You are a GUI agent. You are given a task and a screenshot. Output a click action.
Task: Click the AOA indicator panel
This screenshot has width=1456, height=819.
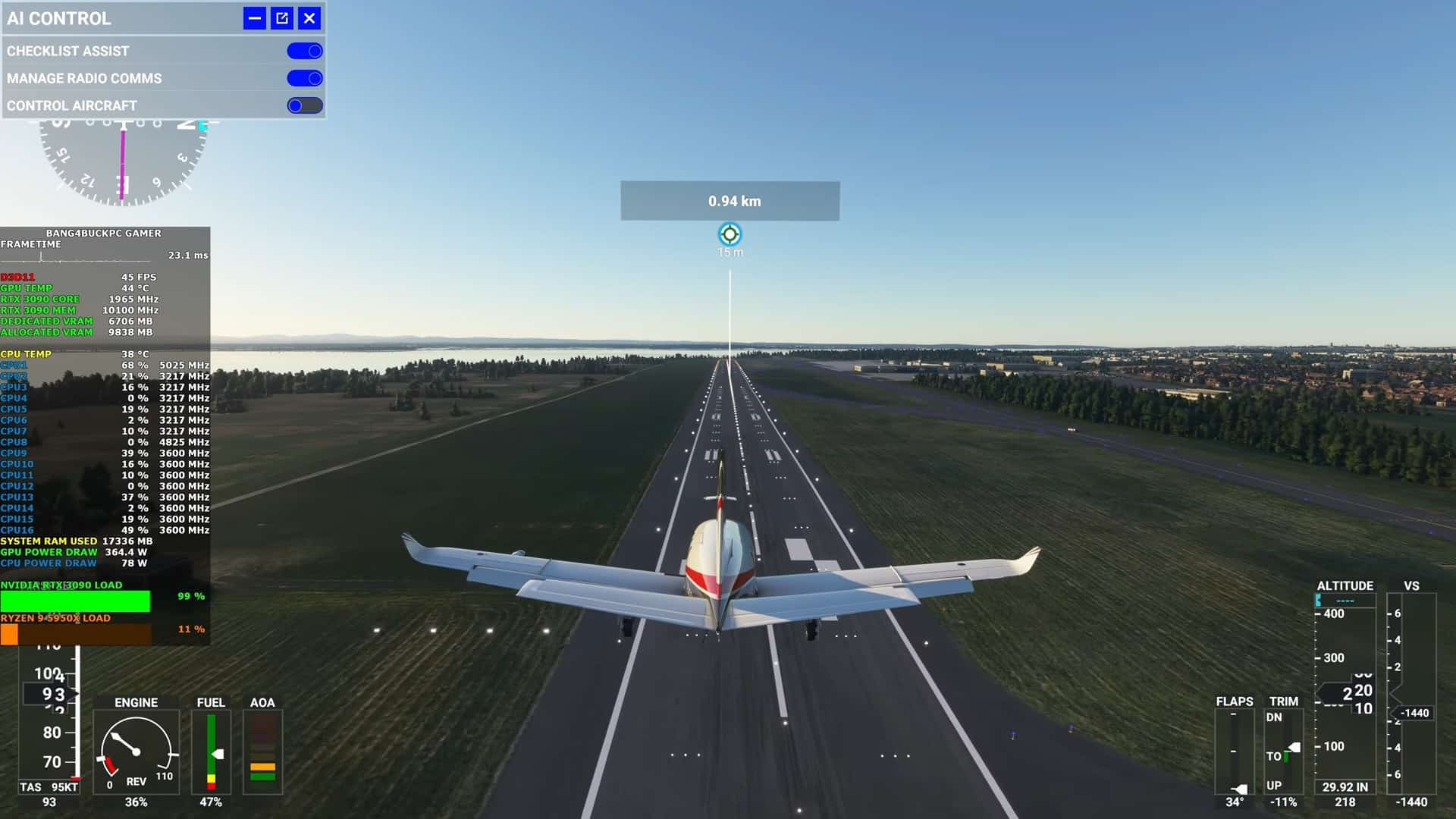pos(263,751)
